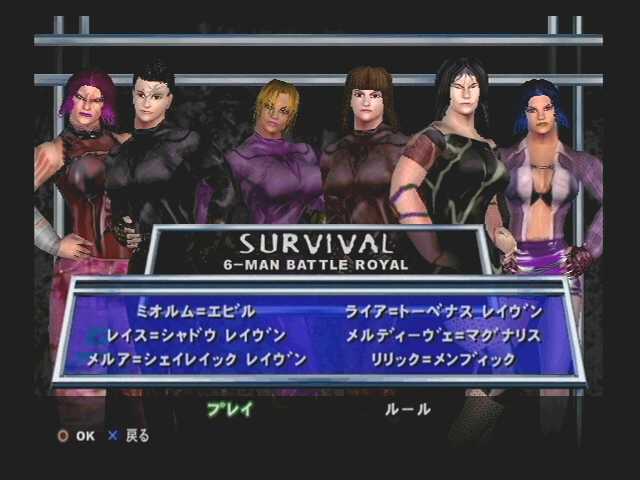
Task: Select participant メルディーヴェ=マグナリス
Action: [443, 335]
